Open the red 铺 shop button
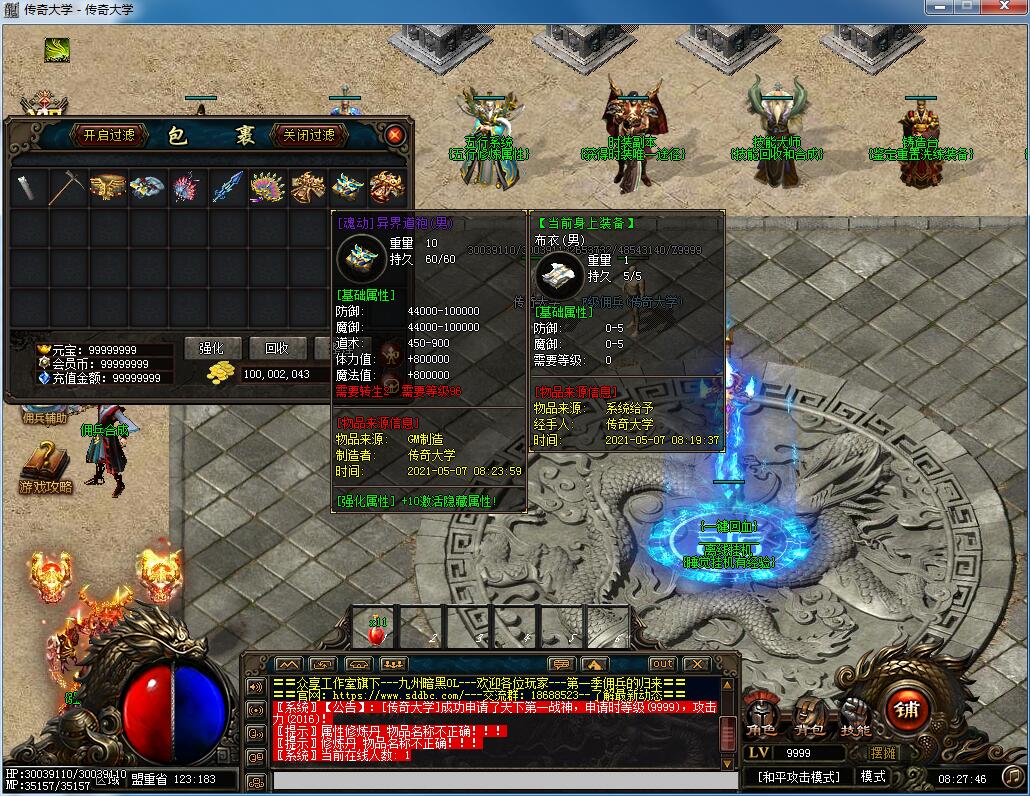The height and width of the screenshot is (796, 1030). click(x=909, y=710)
